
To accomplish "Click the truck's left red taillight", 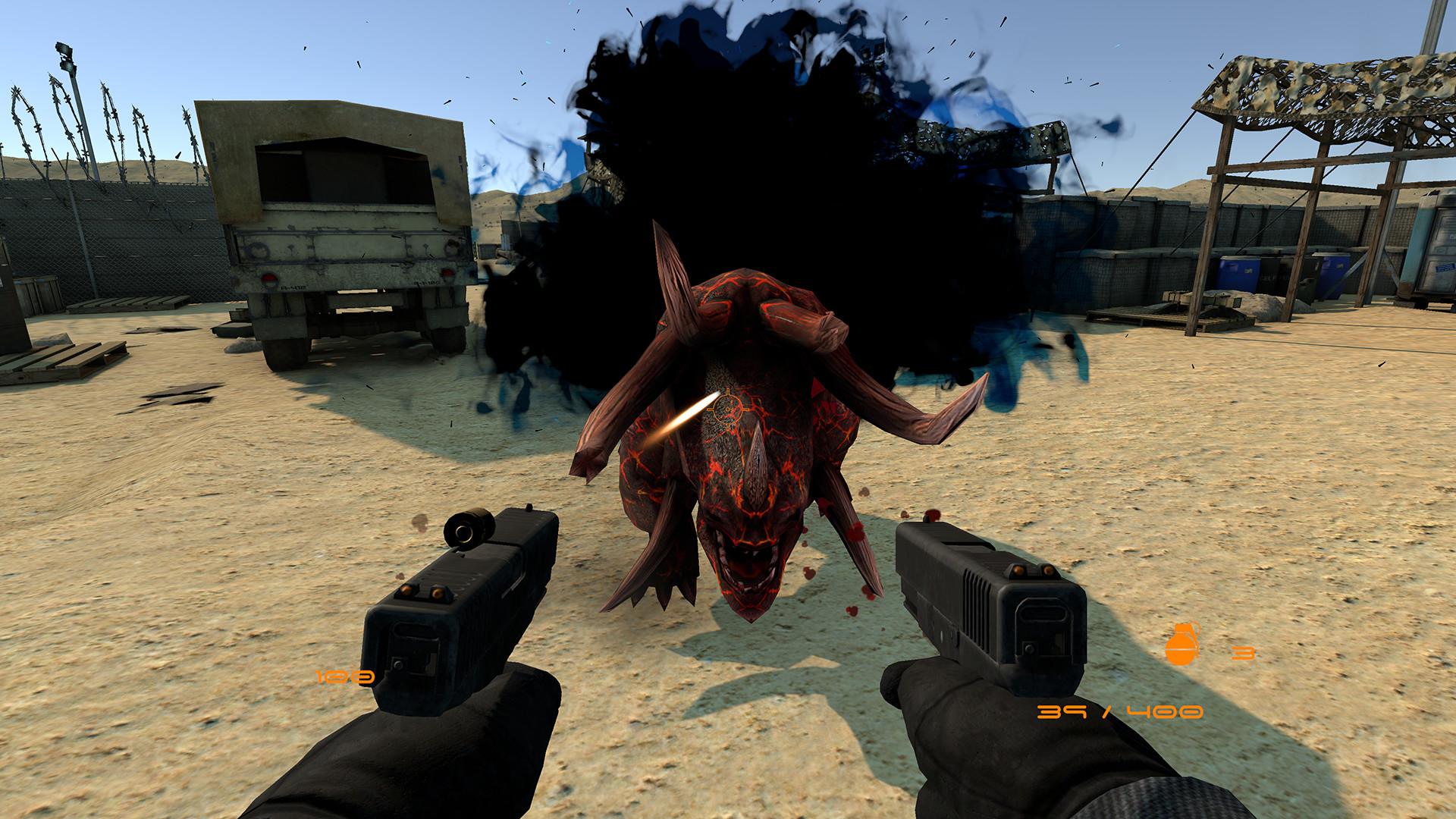I will [268, 280].
